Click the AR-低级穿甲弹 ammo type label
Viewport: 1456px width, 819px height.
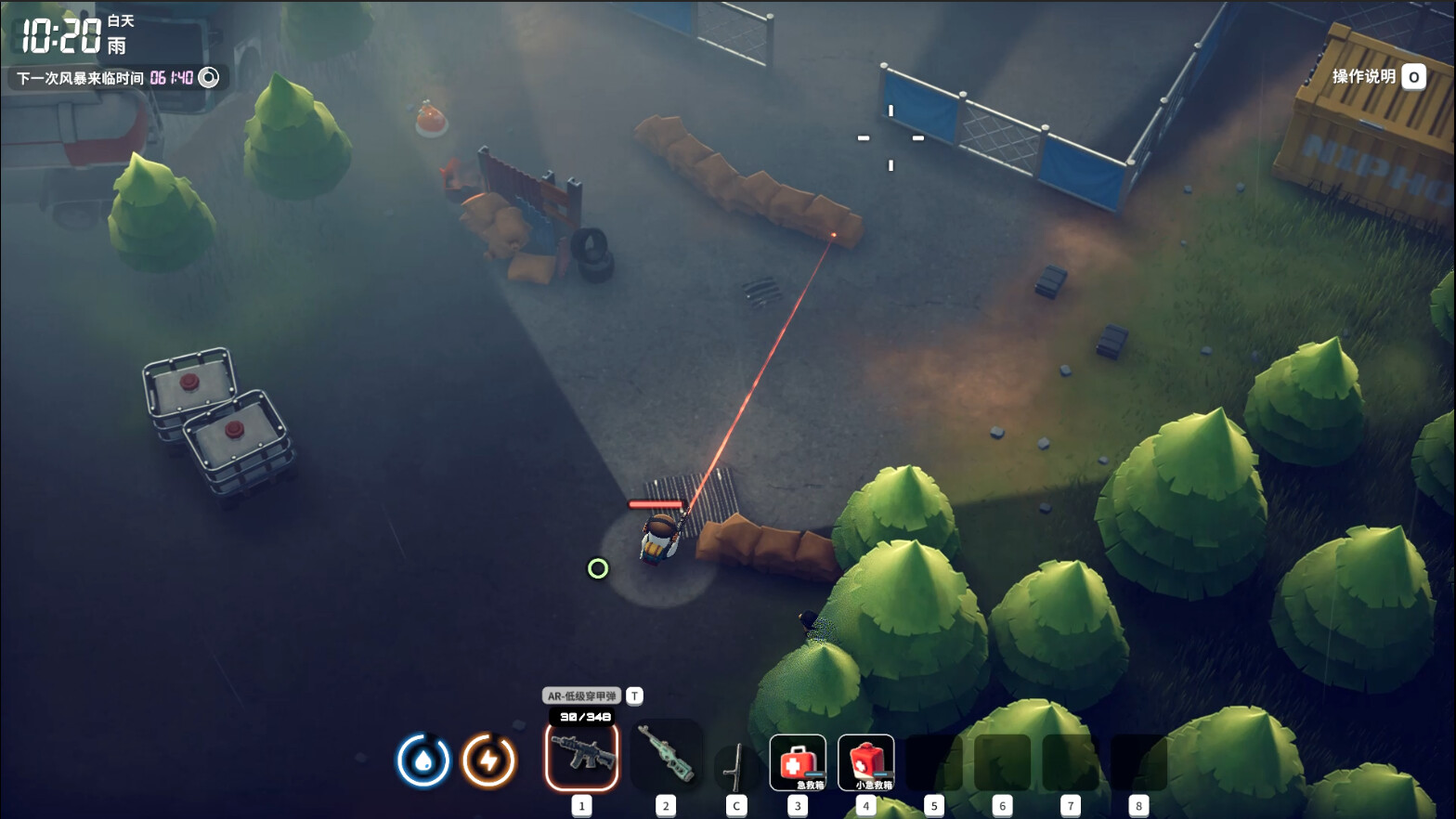[581, 695]
